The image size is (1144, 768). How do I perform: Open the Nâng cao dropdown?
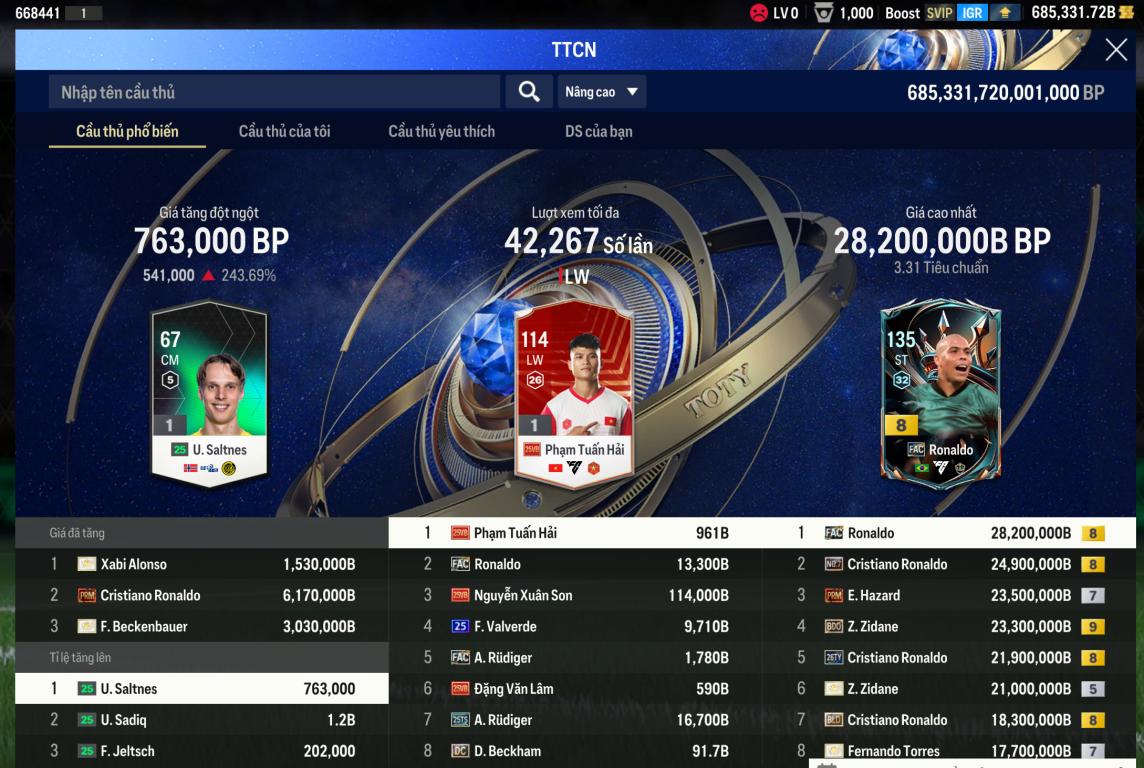(x=601, y=92)
